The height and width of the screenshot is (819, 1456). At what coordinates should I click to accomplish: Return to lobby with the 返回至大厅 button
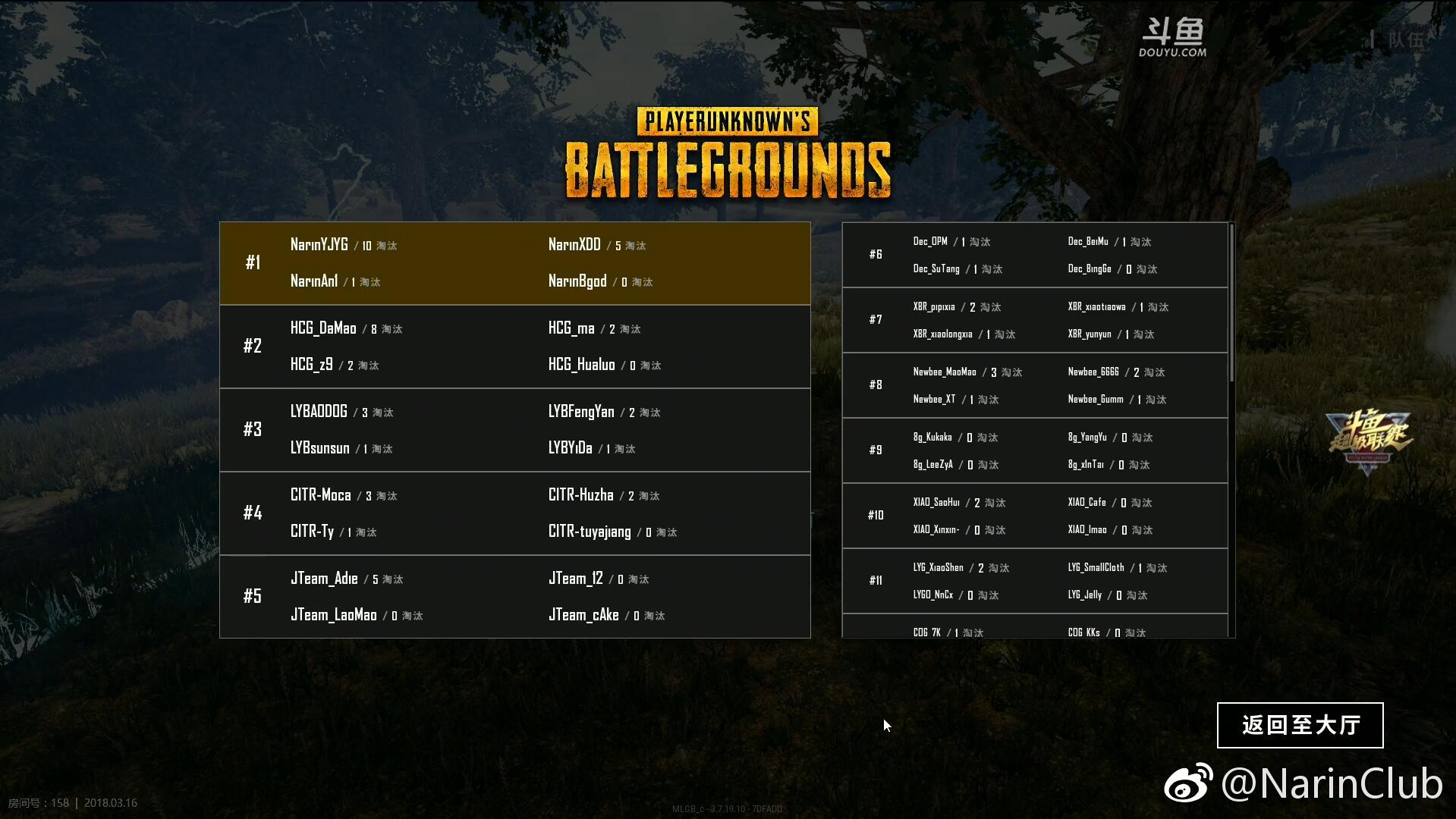pos(1300,725)
